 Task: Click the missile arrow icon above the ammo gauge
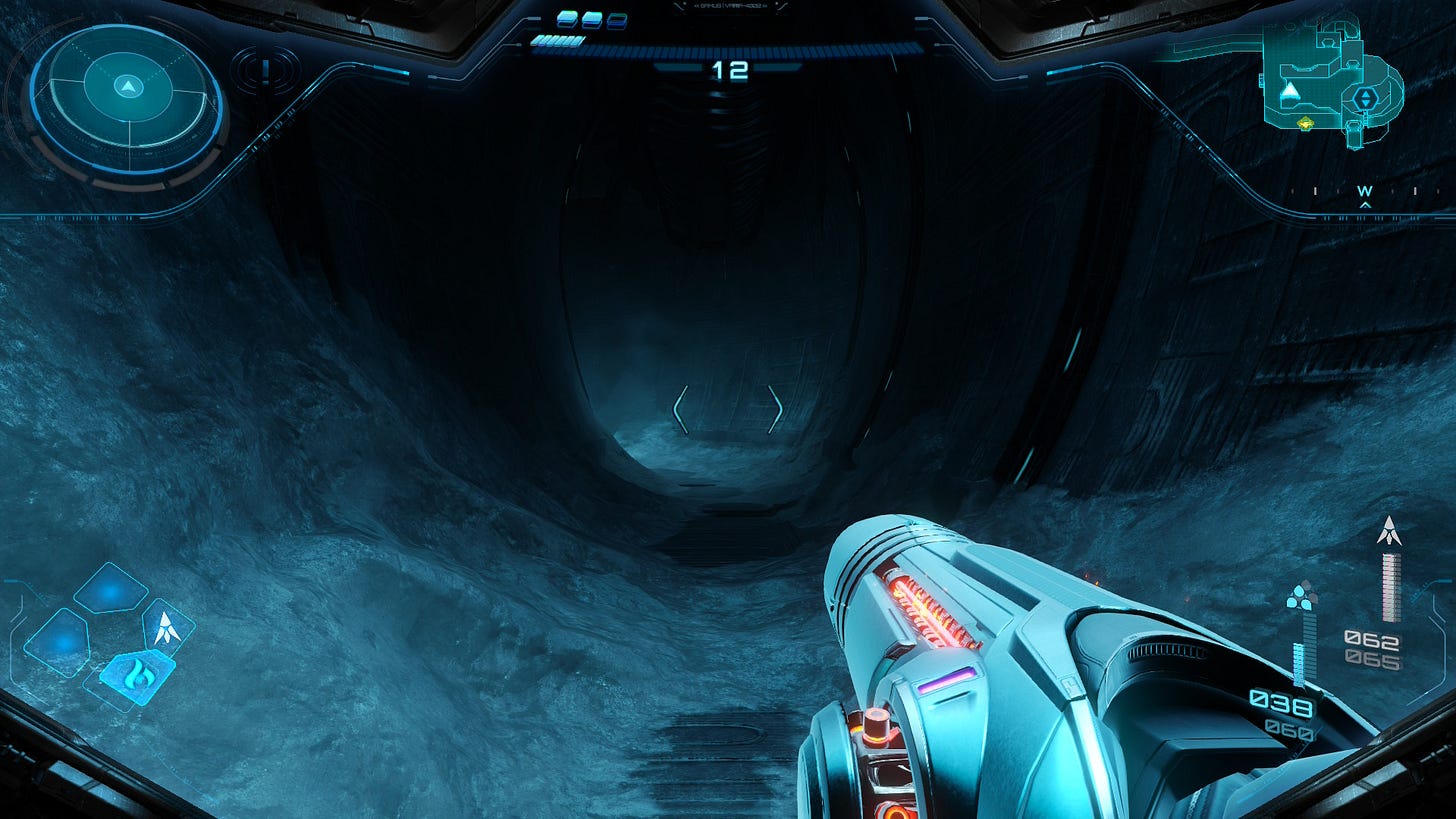click(x=1389, y=530)
